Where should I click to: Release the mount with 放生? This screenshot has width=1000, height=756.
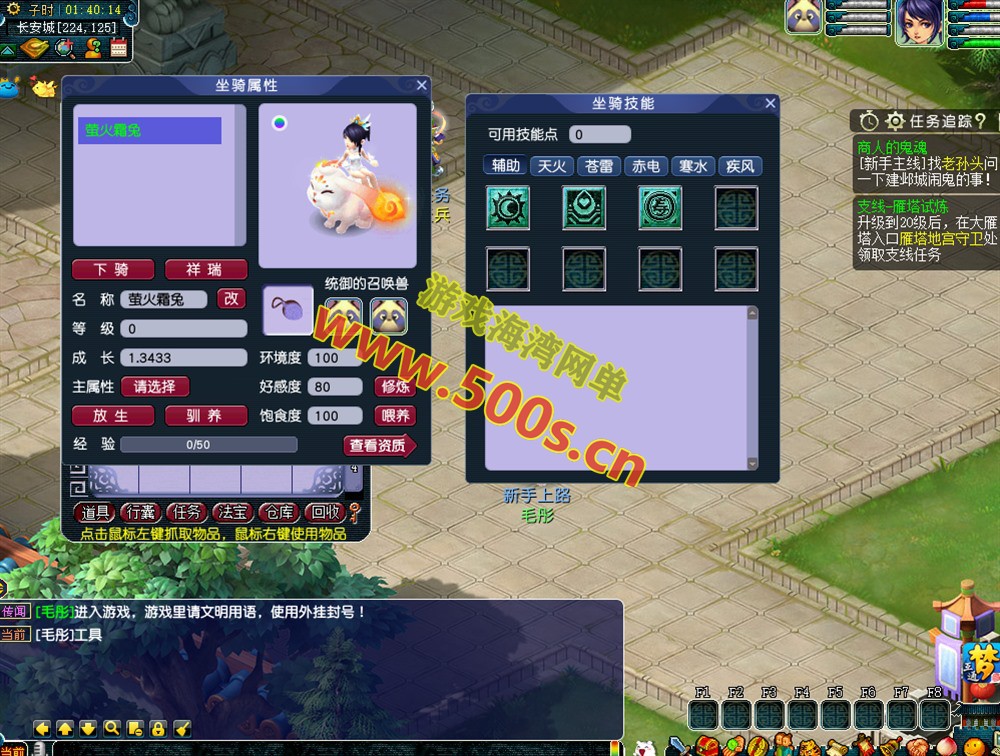tap(112, 416)
